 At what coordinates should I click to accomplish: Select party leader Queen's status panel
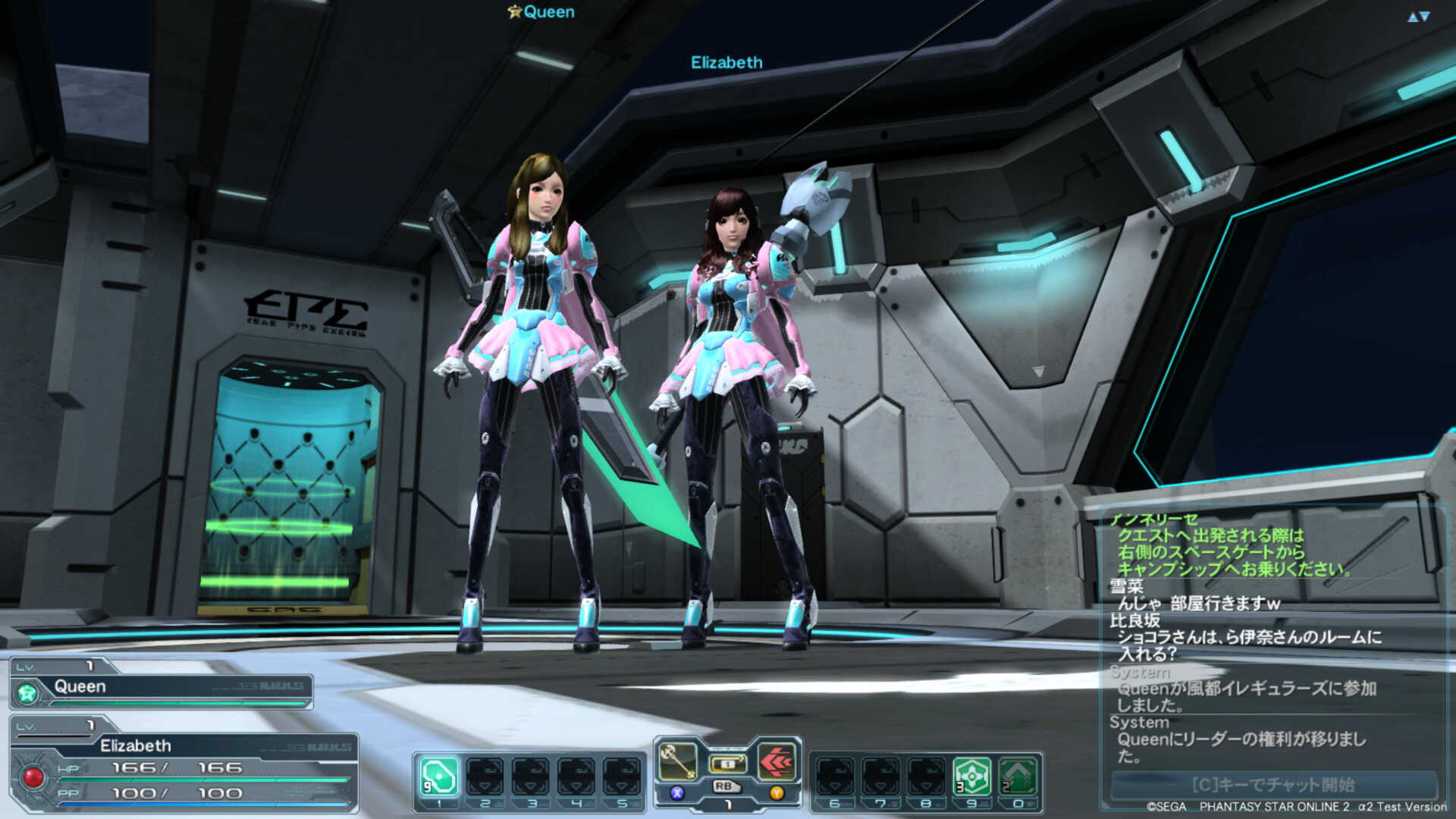pos(161,686)
